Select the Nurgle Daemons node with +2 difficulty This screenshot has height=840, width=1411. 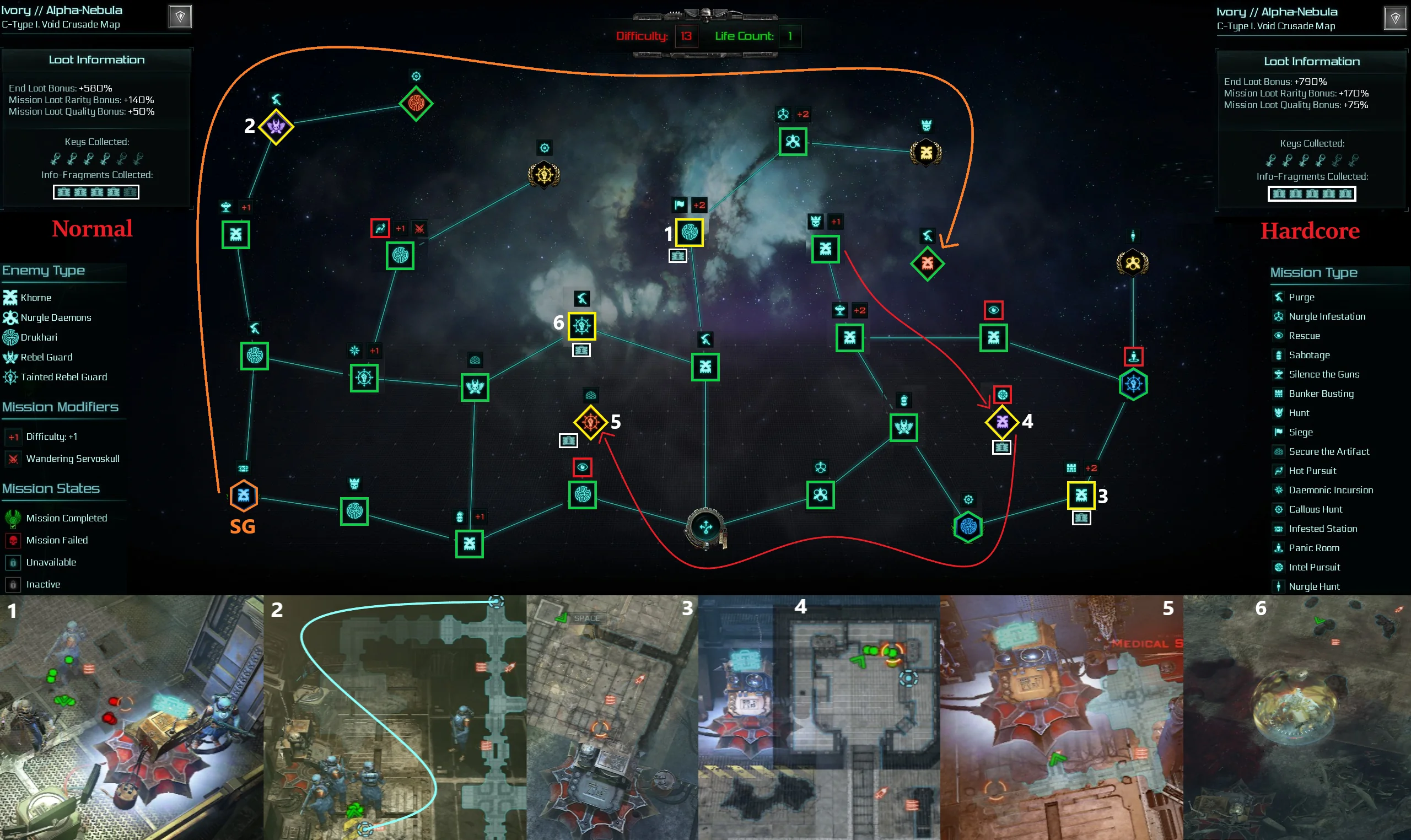click(x=793, y=142)
